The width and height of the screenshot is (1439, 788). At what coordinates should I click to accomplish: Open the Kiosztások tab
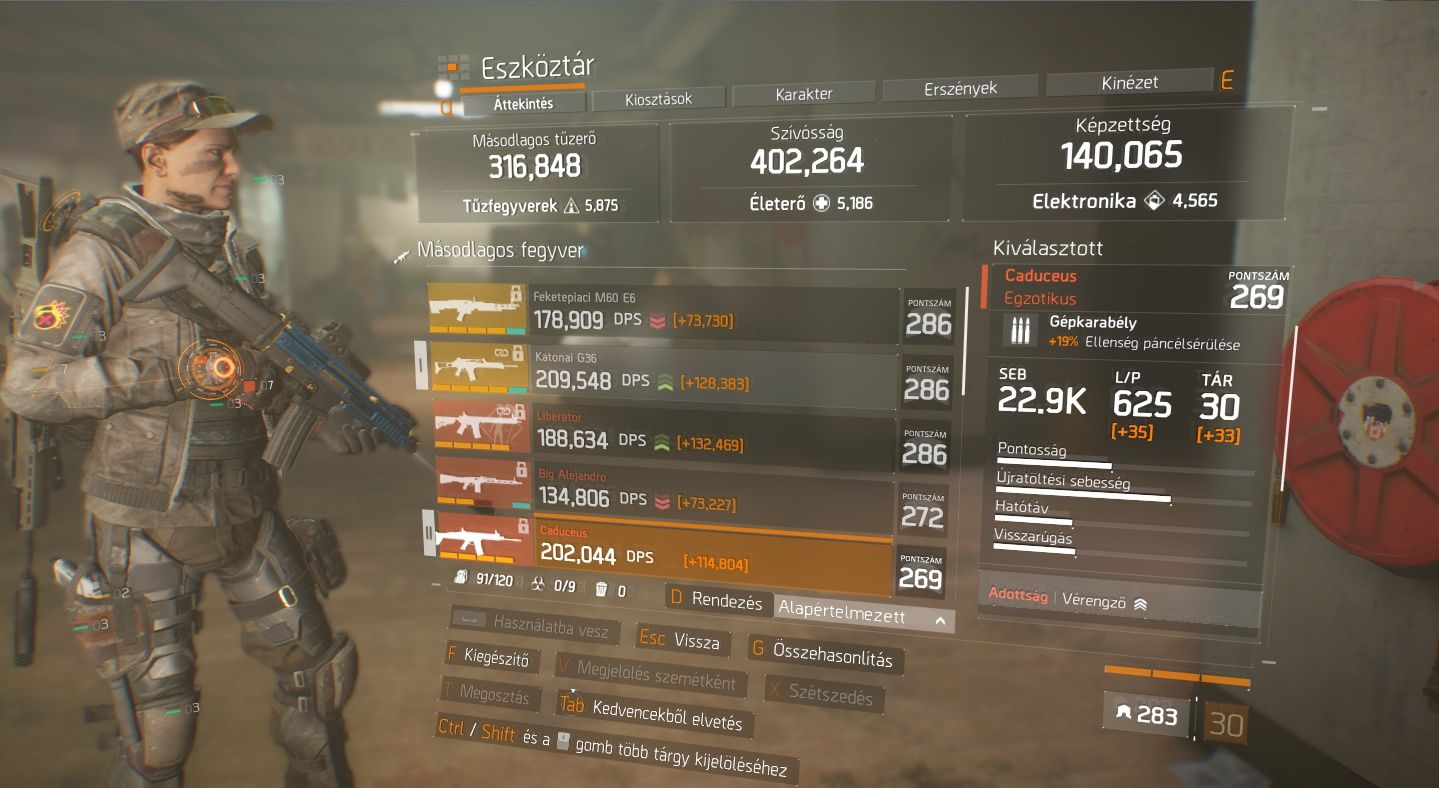point(658,98)
